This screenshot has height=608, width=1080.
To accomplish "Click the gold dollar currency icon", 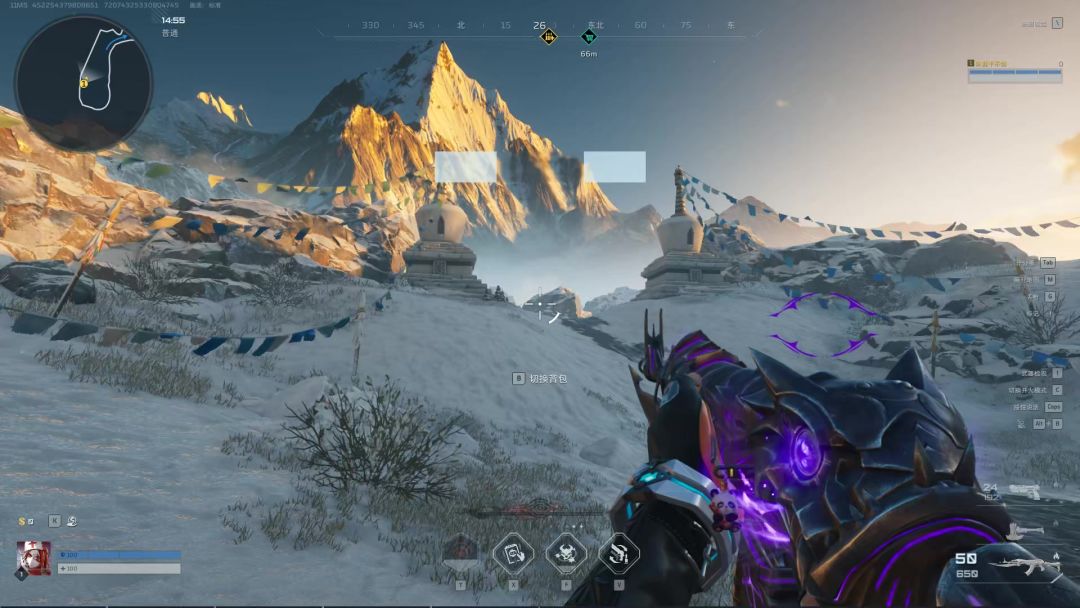I will click(22, 521).
